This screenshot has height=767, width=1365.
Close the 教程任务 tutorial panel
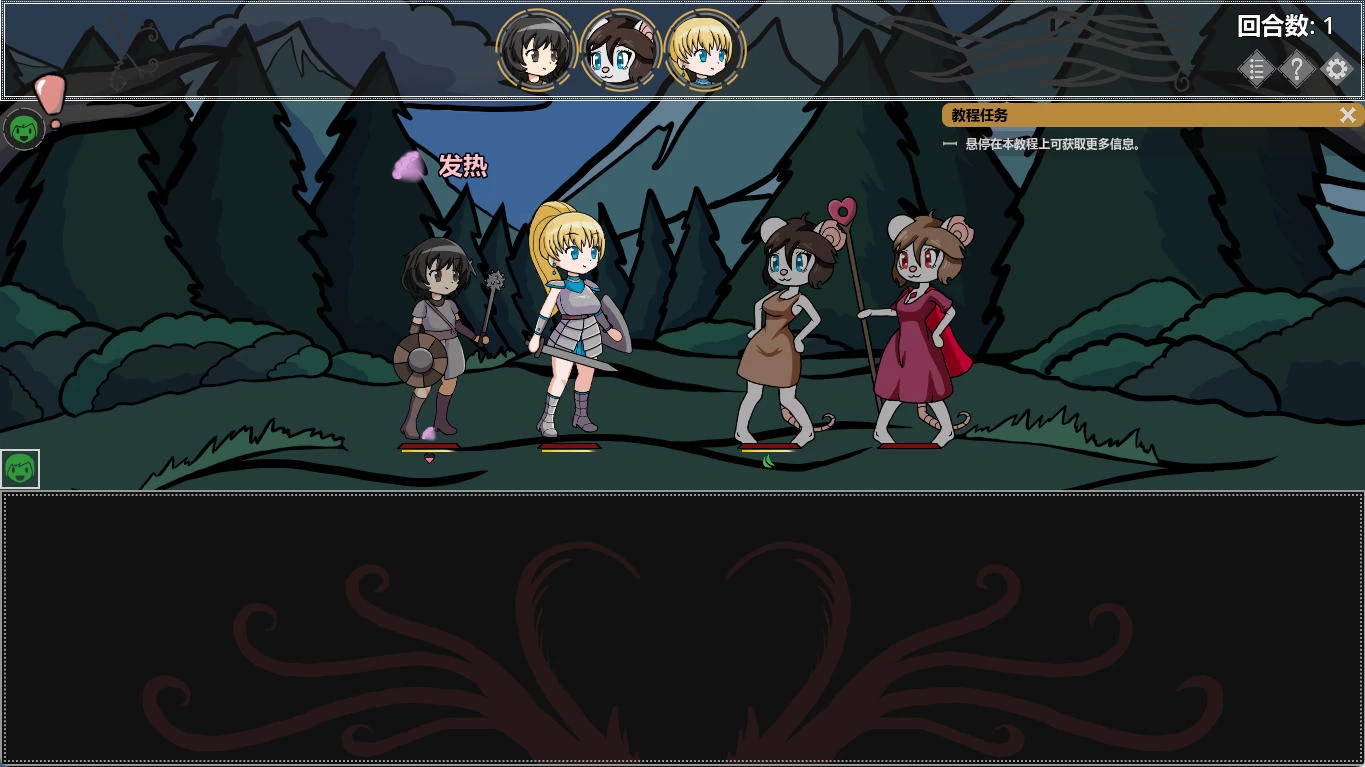(x=1347, y=115)
